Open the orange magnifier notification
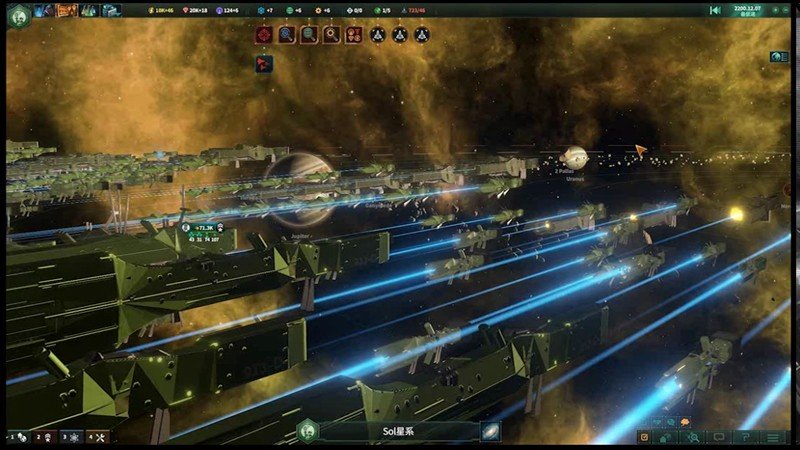The image size is (800, 450). (332, 35)
